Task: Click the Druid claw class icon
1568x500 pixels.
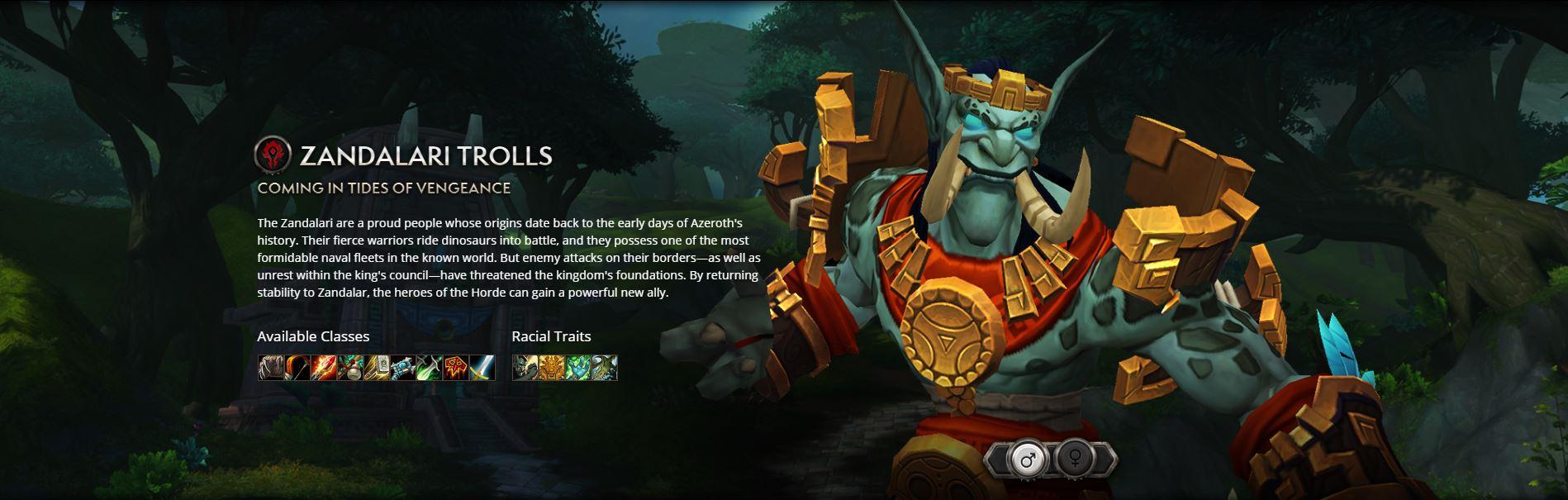Action: (270, 368)
